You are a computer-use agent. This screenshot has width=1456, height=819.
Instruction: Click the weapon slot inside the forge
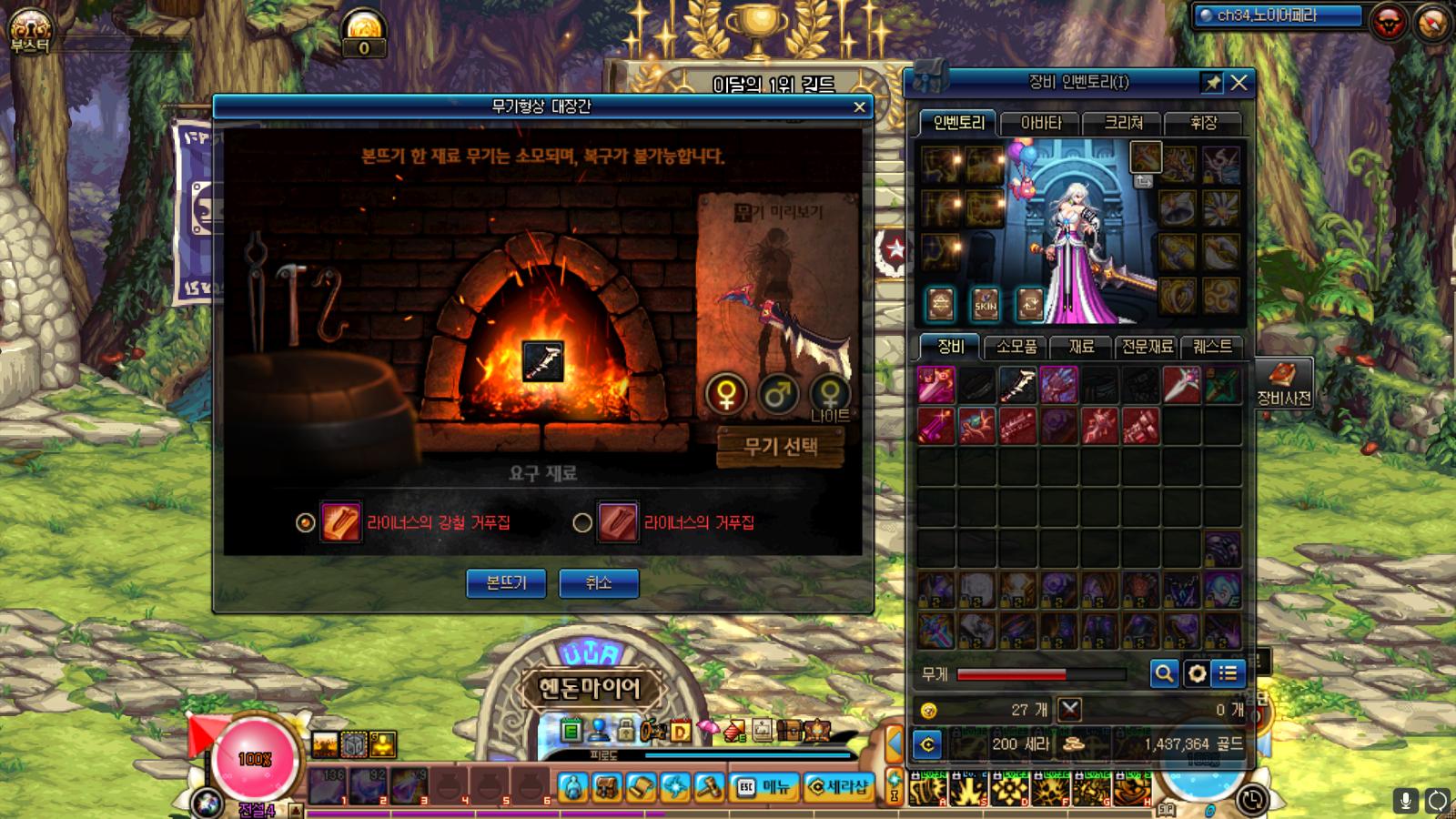(x=542, y=361)
